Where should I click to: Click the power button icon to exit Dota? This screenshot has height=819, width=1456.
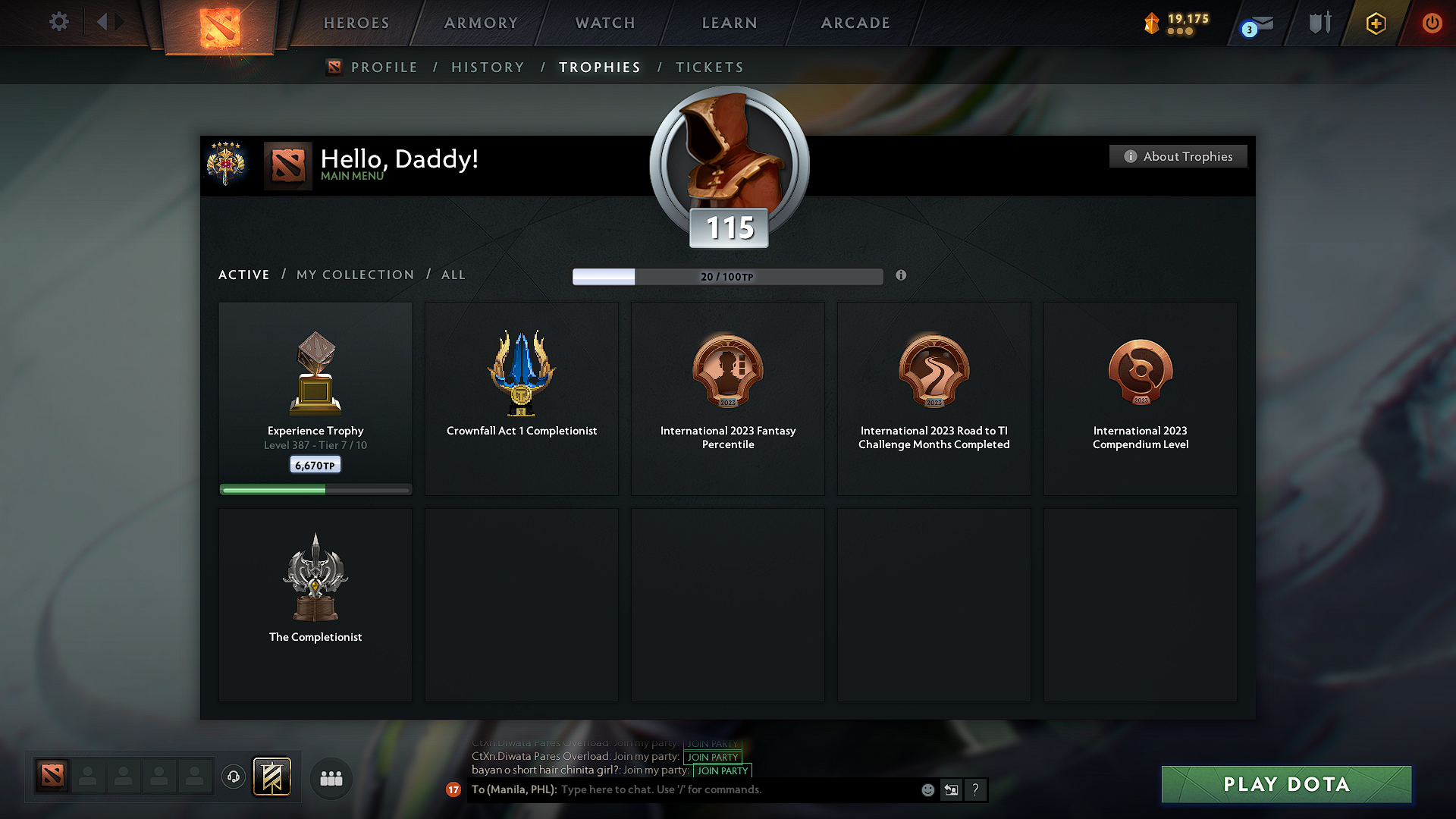(x=1432, y=24)
